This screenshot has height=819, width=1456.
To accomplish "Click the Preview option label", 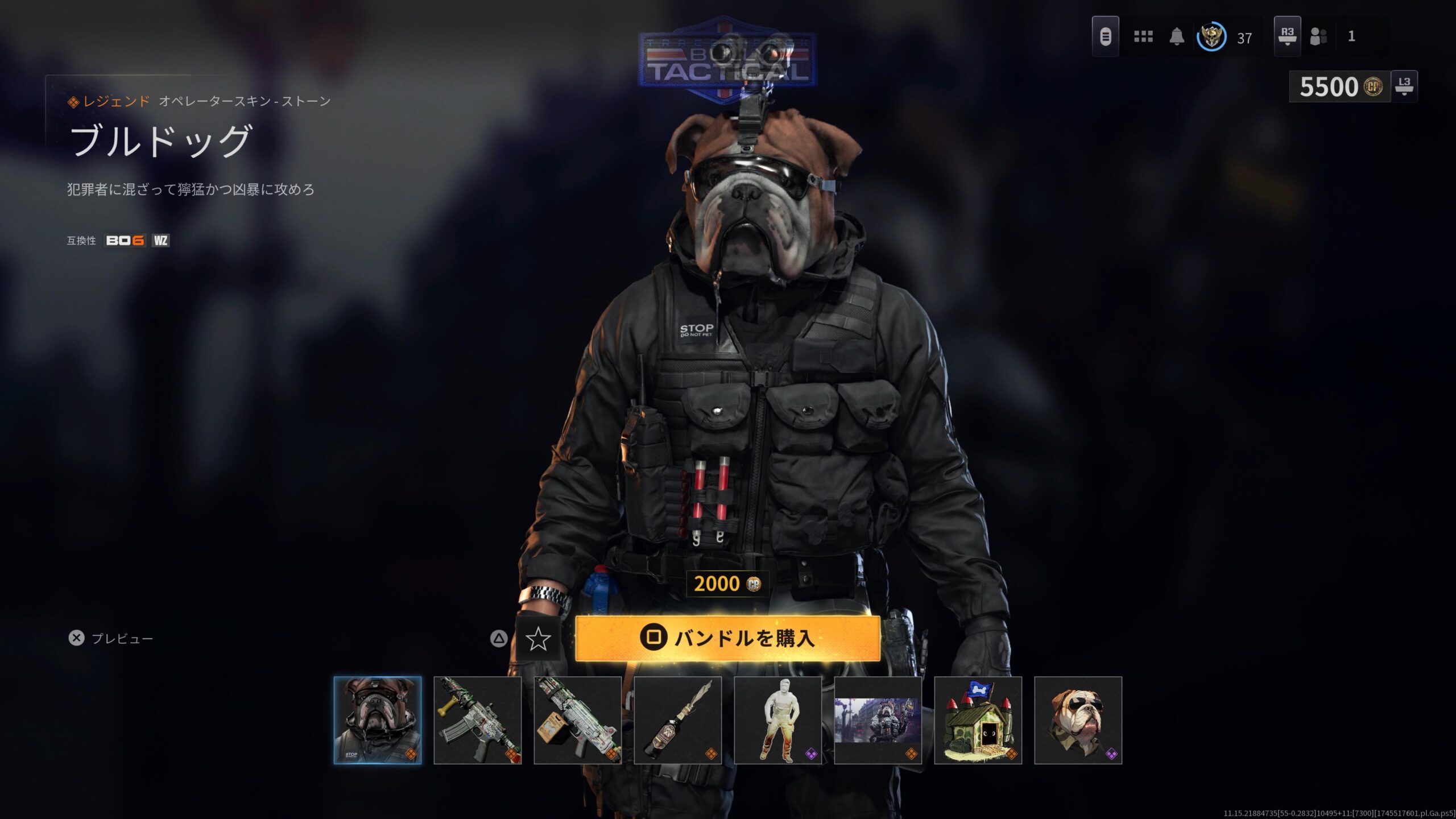I will coord(122,639).
